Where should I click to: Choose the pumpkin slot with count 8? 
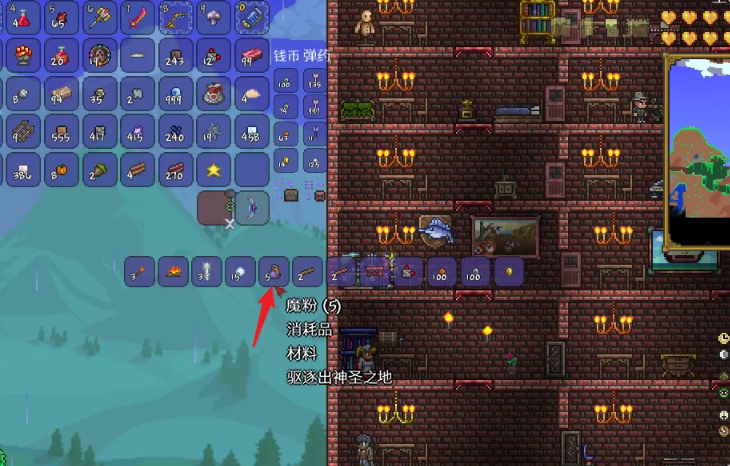tap(62, 170)
